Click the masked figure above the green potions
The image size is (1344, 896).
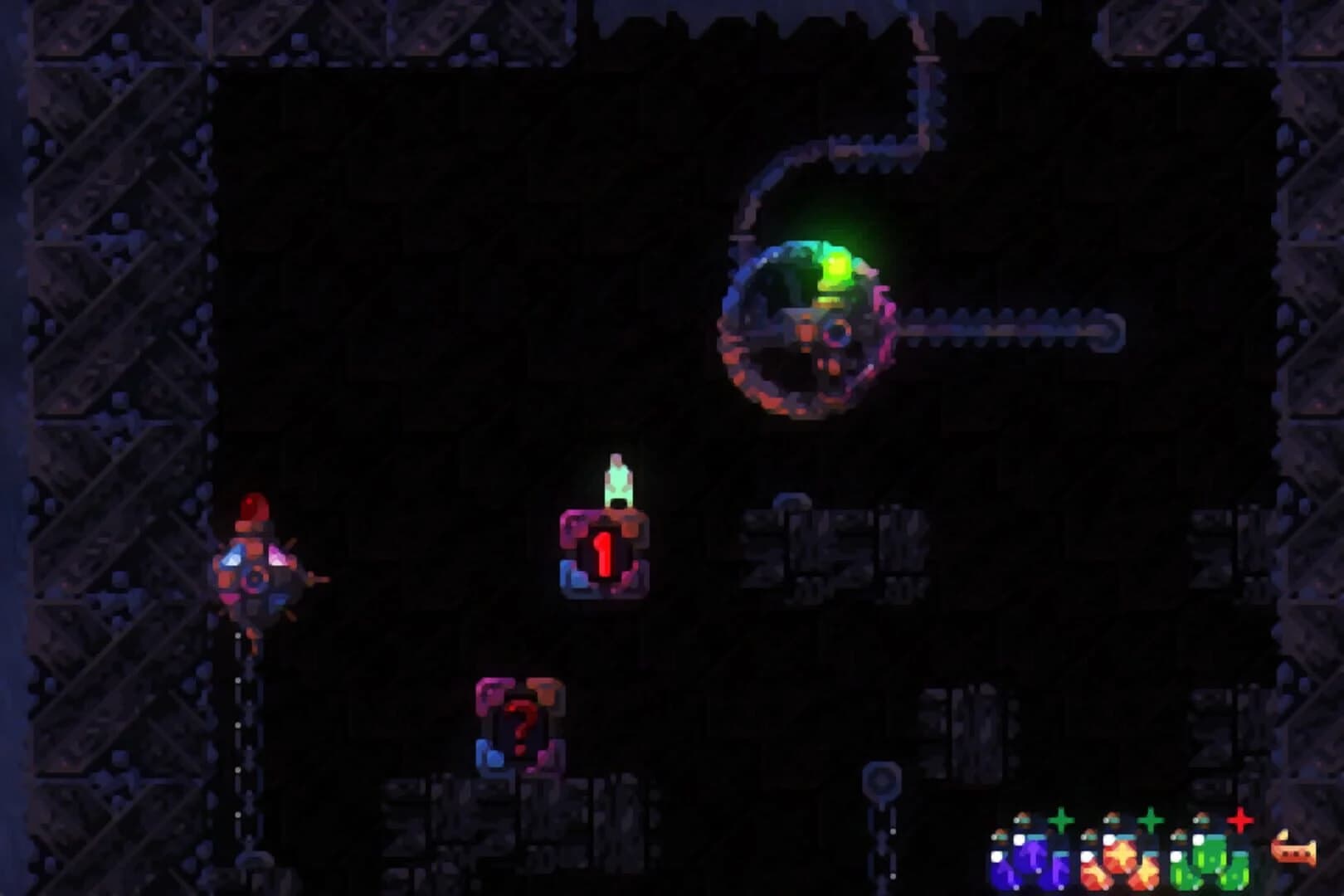tap(1202, 819)
